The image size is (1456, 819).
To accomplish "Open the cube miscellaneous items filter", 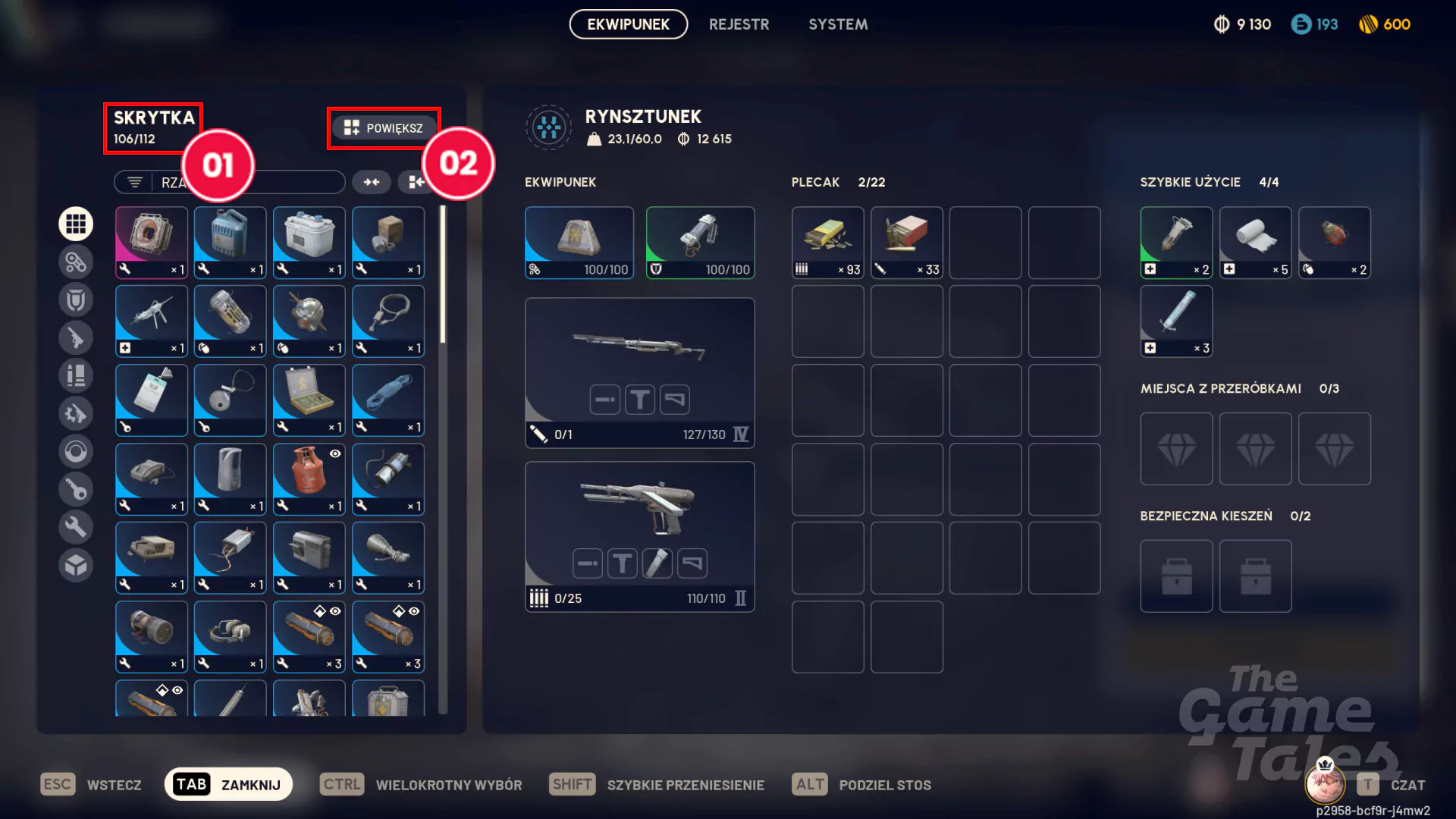I will (76, 565).
